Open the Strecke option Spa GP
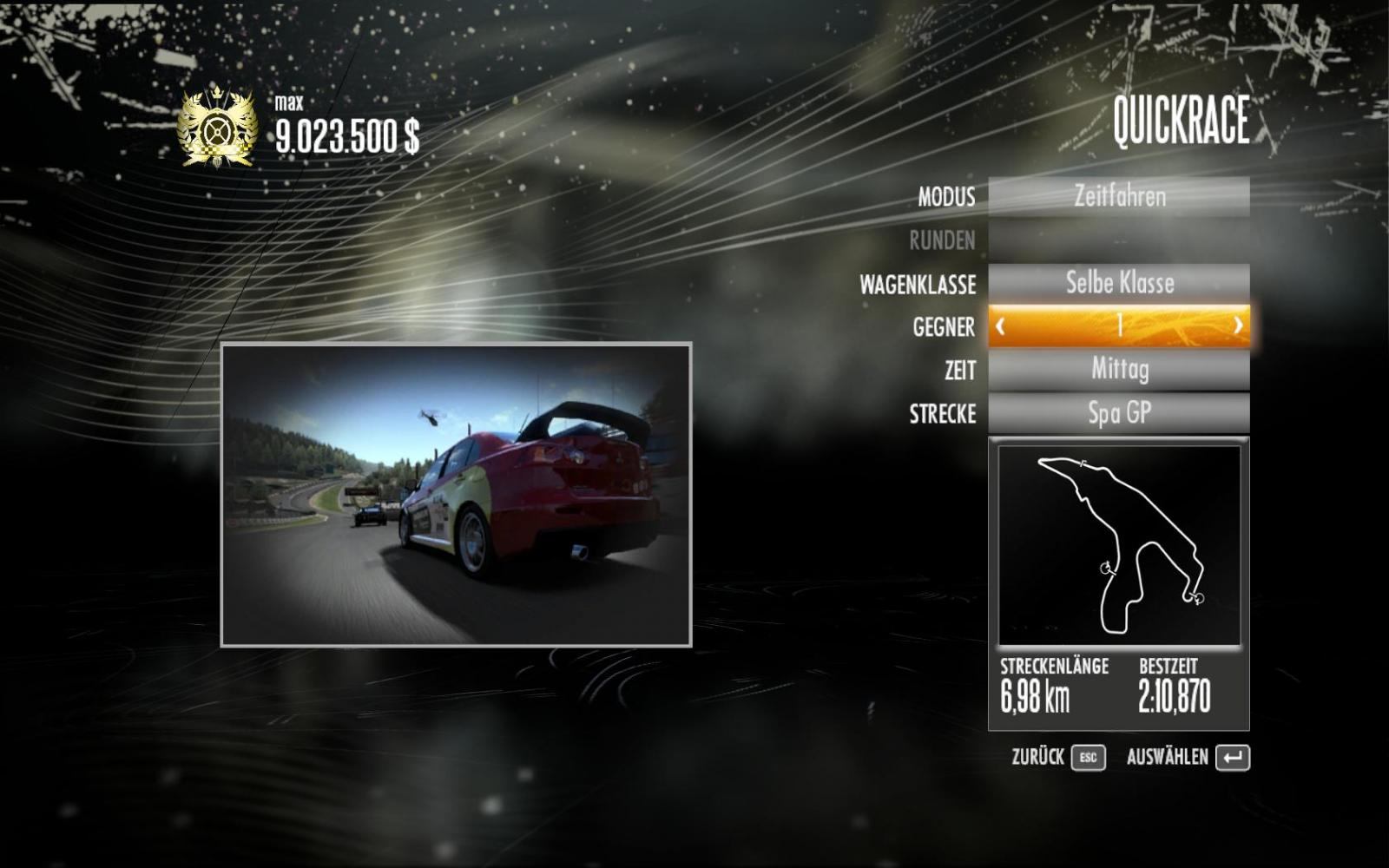The width and height of the screenshot is (1389, 868). 1119,413
